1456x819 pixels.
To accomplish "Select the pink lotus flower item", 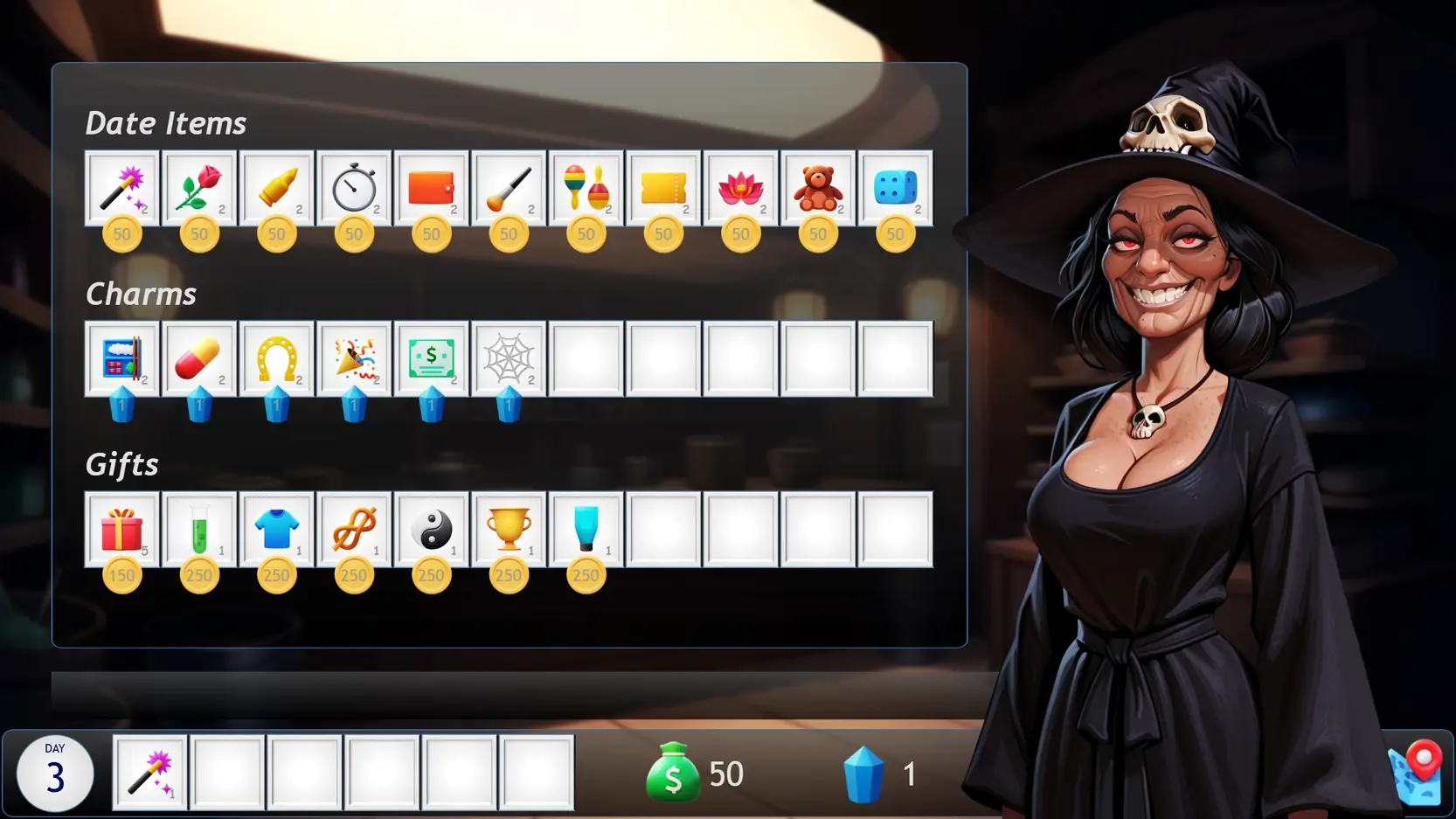I will pyautogui.click(x=740, y=188).
